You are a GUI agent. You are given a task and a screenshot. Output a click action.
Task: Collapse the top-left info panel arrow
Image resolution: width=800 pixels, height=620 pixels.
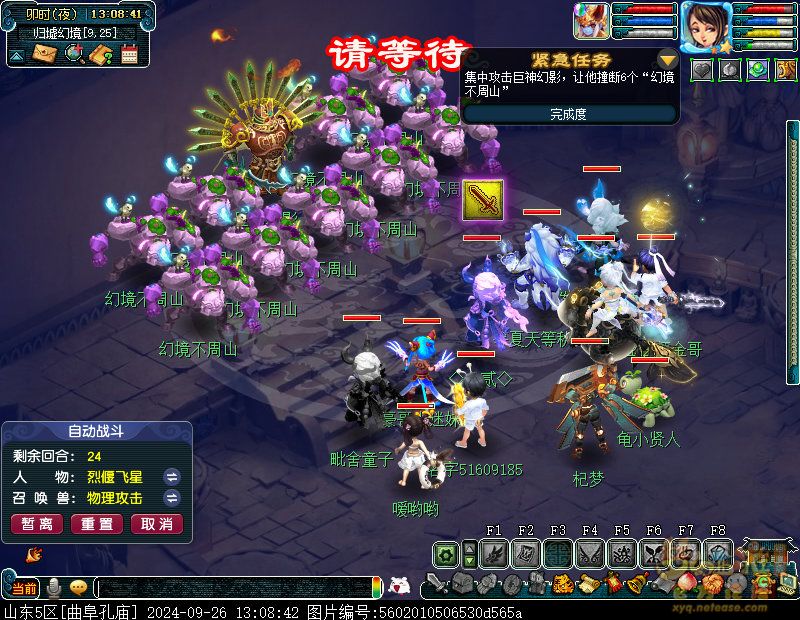17,56
